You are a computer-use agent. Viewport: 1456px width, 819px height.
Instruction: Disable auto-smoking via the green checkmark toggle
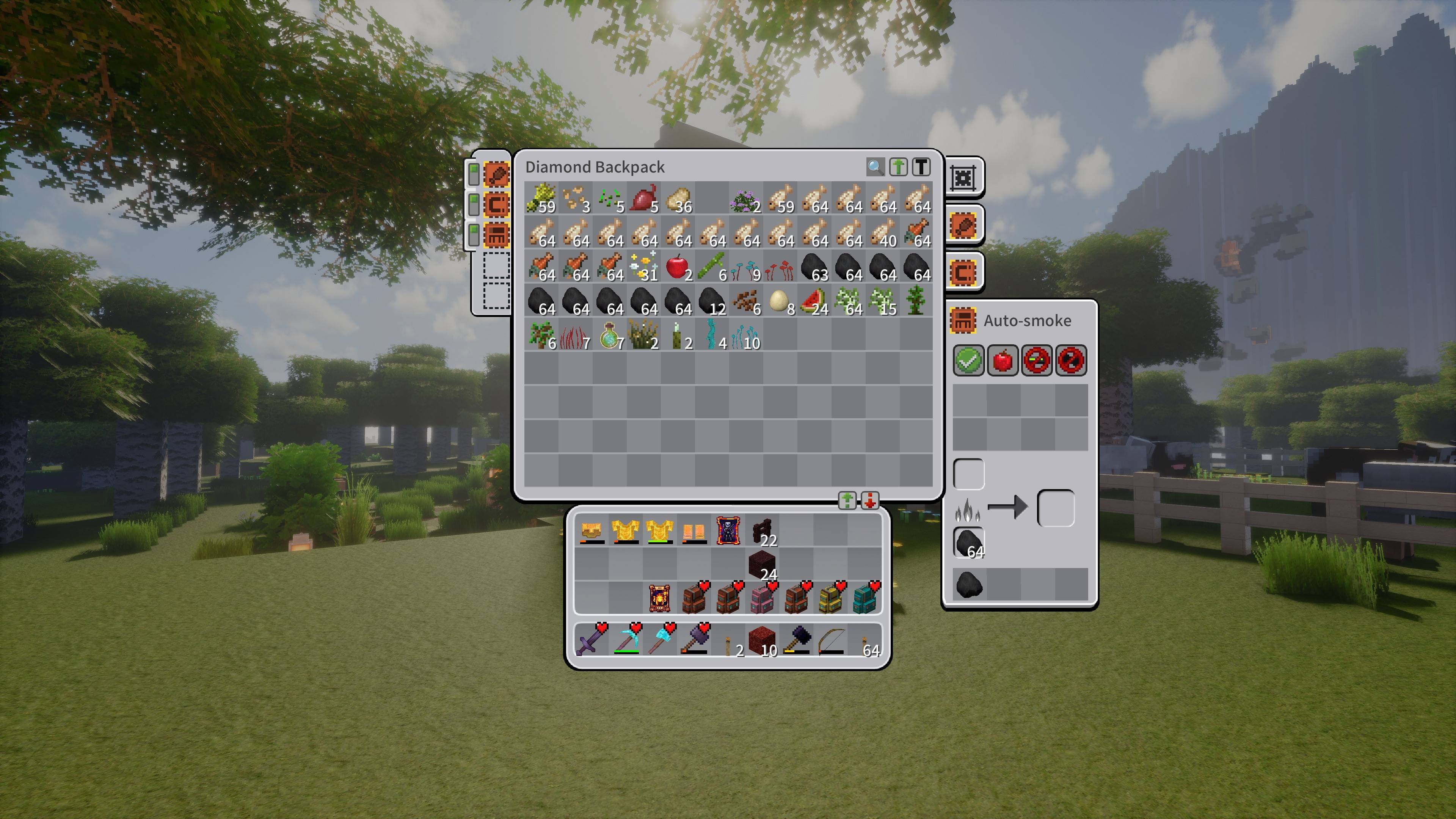pos(968,360)
